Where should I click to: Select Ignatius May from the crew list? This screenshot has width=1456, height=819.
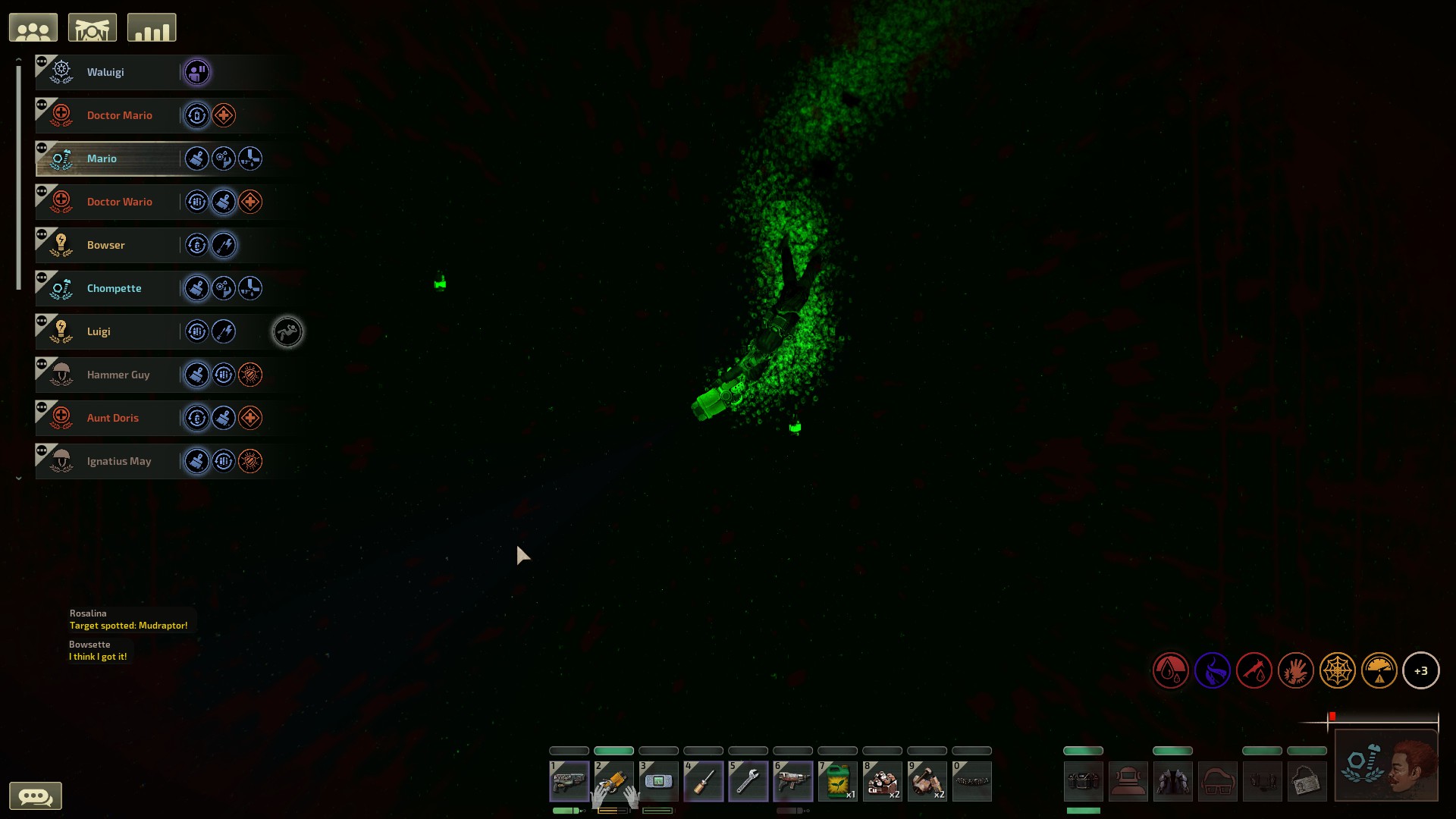coord(118,461)
